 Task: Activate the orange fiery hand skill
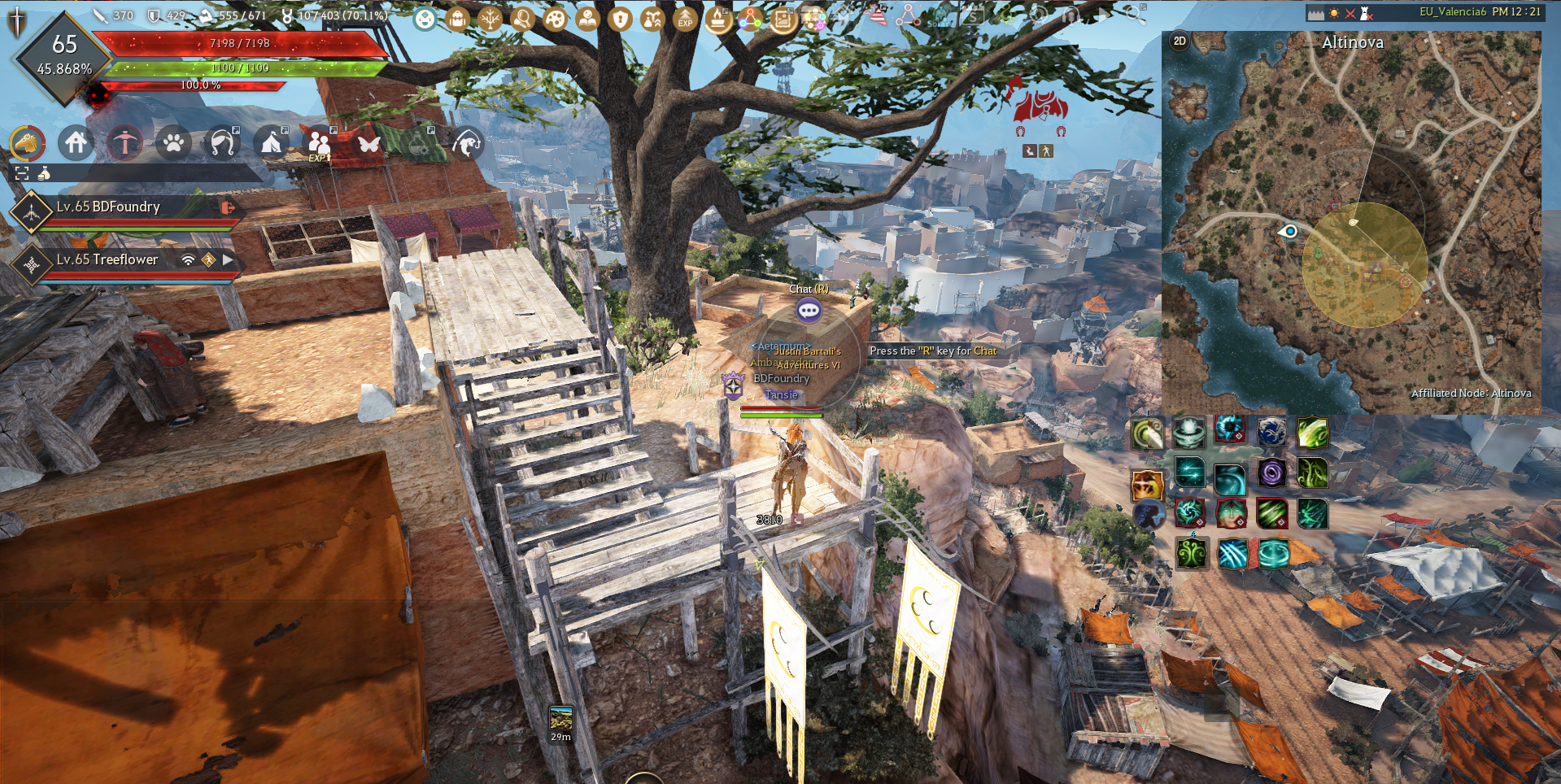(x=1146, y=486)
